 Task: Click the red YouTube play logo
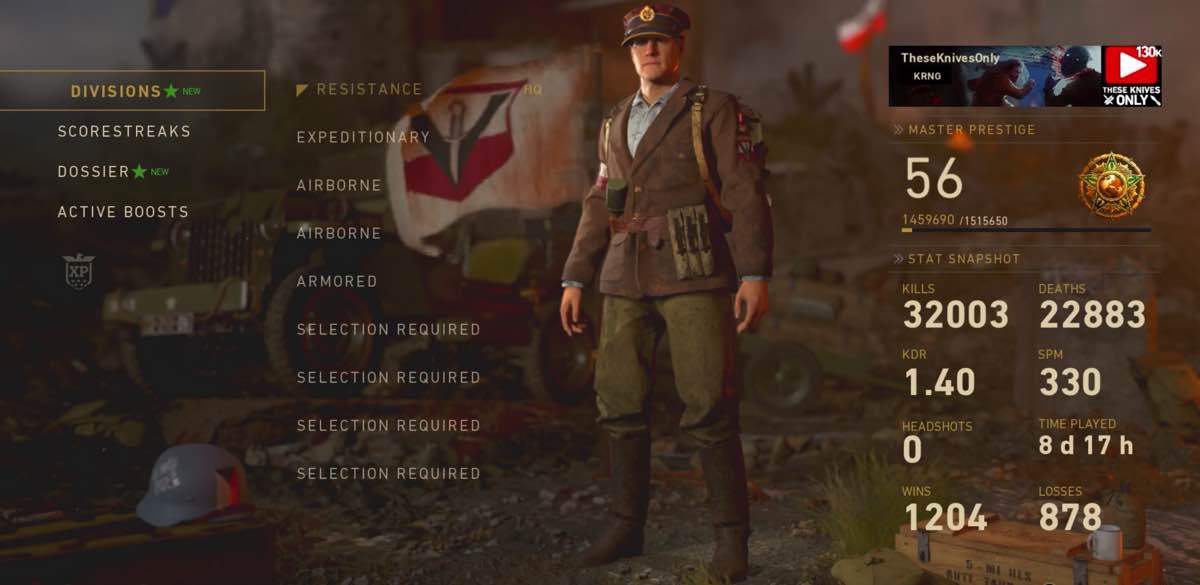(1131, 67)
